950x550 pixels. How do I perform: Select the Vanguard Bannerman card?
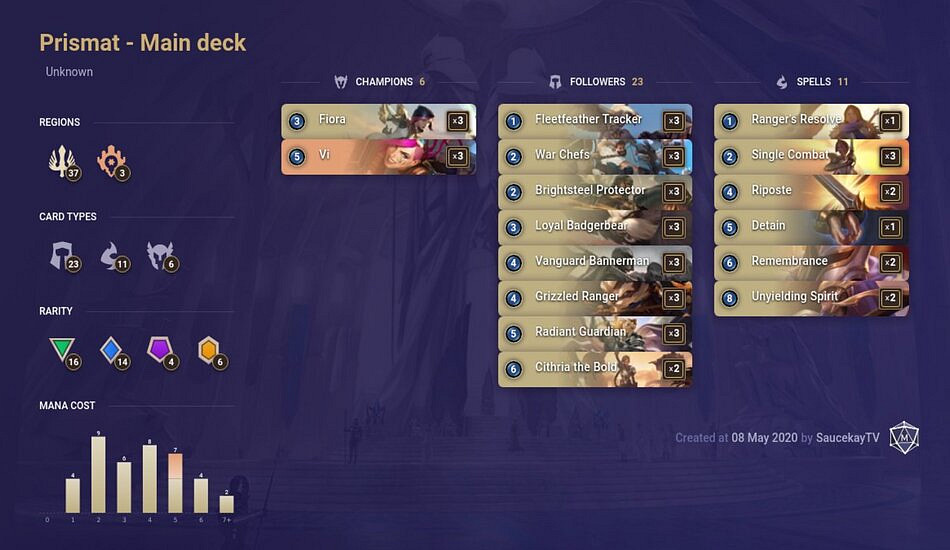[x=595, y=262]
